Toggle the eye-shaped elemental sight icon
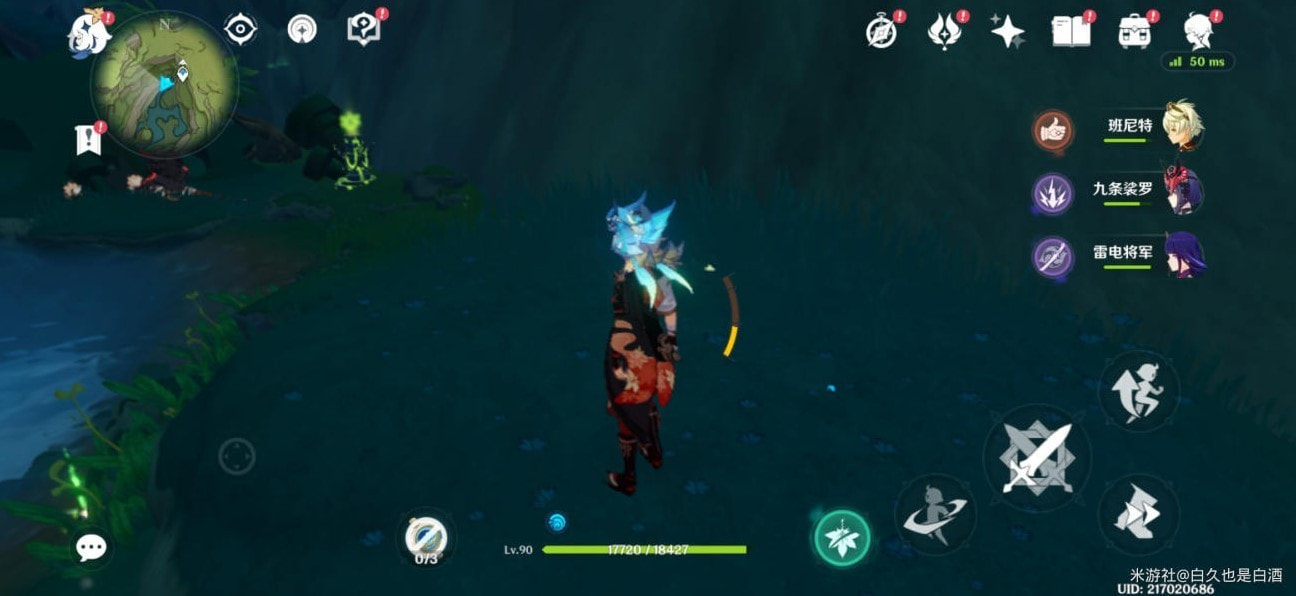This screenshot has height=596, width=1296. click(x=240, y=30)
